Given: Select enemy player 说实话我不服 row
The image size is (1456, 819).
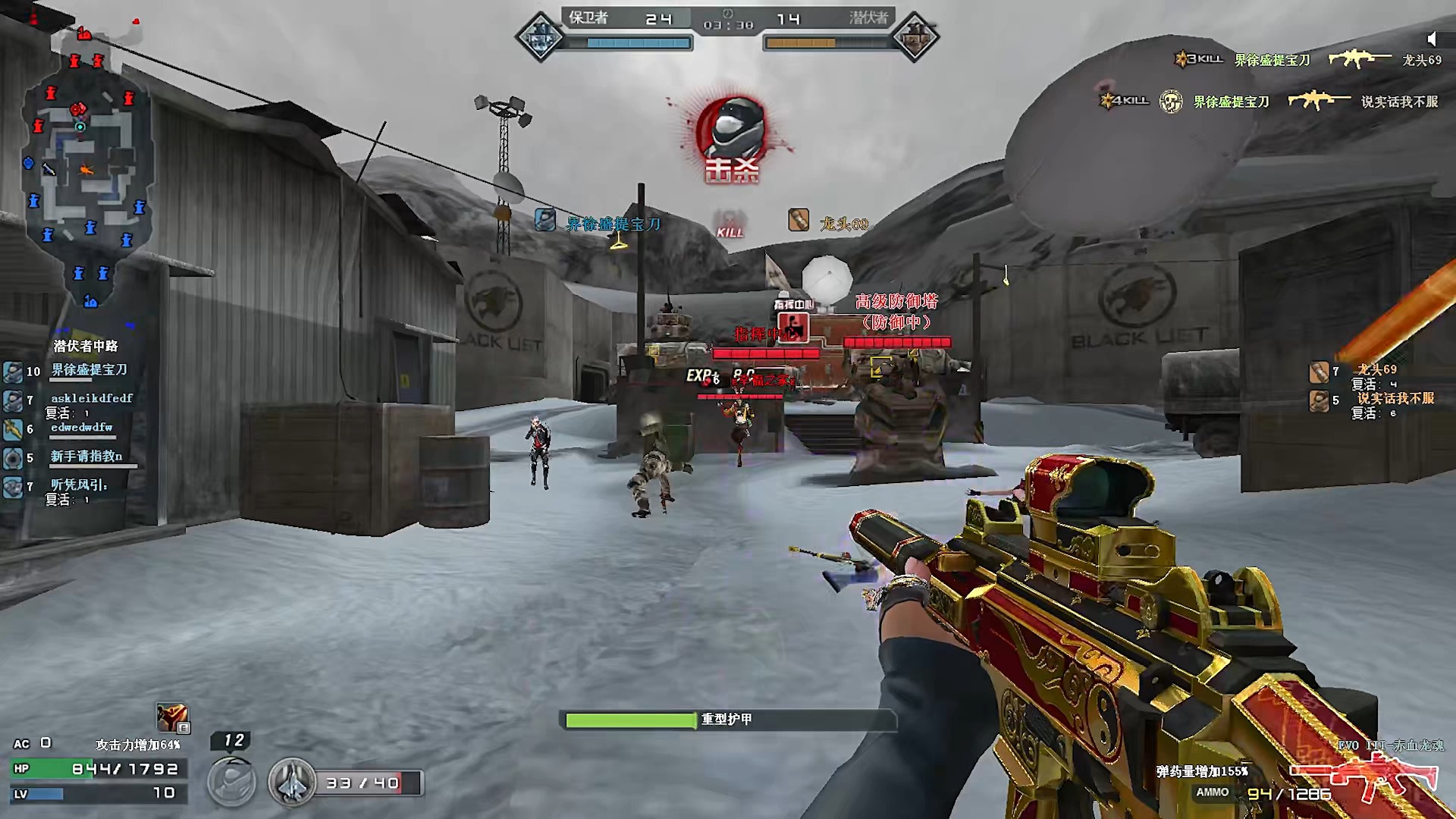Looking at the screenshot, I should click(x=1394, y=399).
